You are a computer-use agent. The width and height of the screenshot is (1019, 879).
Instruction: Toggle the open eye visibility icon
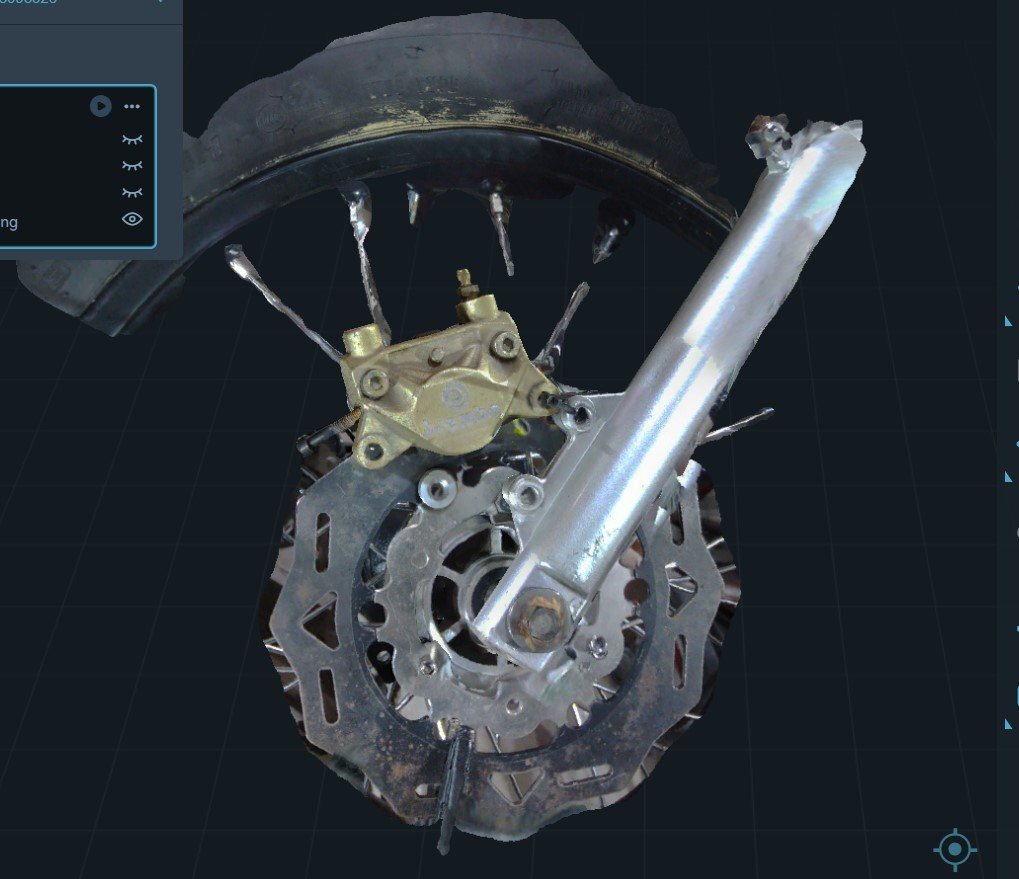(x=132, y=219)
